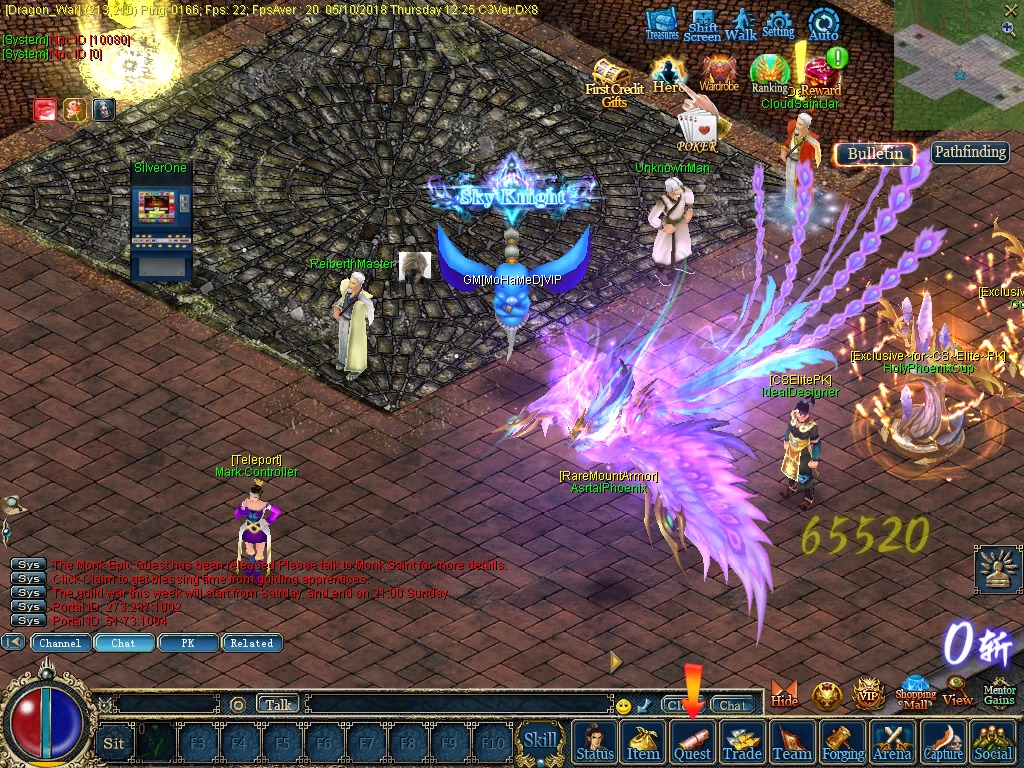
Task: Switch to the PK chat tab
Action: click(187, 643)
